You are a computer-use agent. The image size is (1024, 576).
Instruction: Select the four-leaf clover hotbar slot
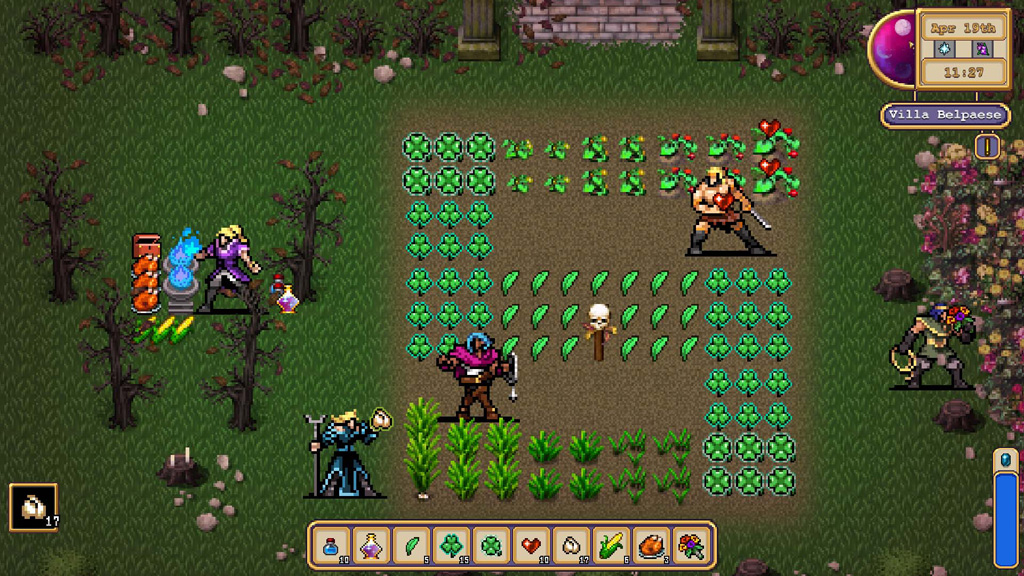tap(491, 546)
